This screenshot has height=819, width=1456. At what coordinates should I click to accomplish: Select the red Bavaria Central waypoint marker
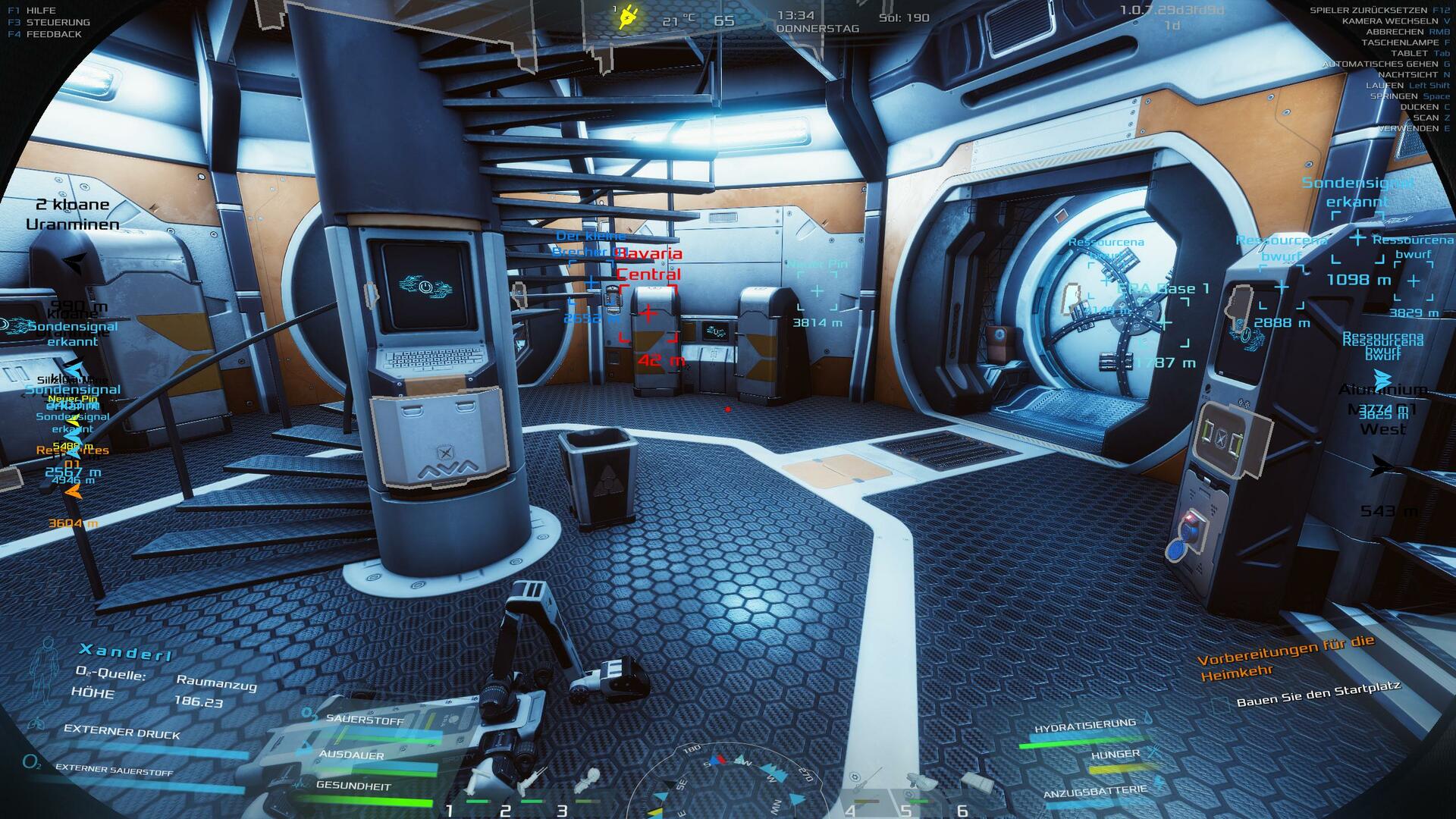pos(648,312)
